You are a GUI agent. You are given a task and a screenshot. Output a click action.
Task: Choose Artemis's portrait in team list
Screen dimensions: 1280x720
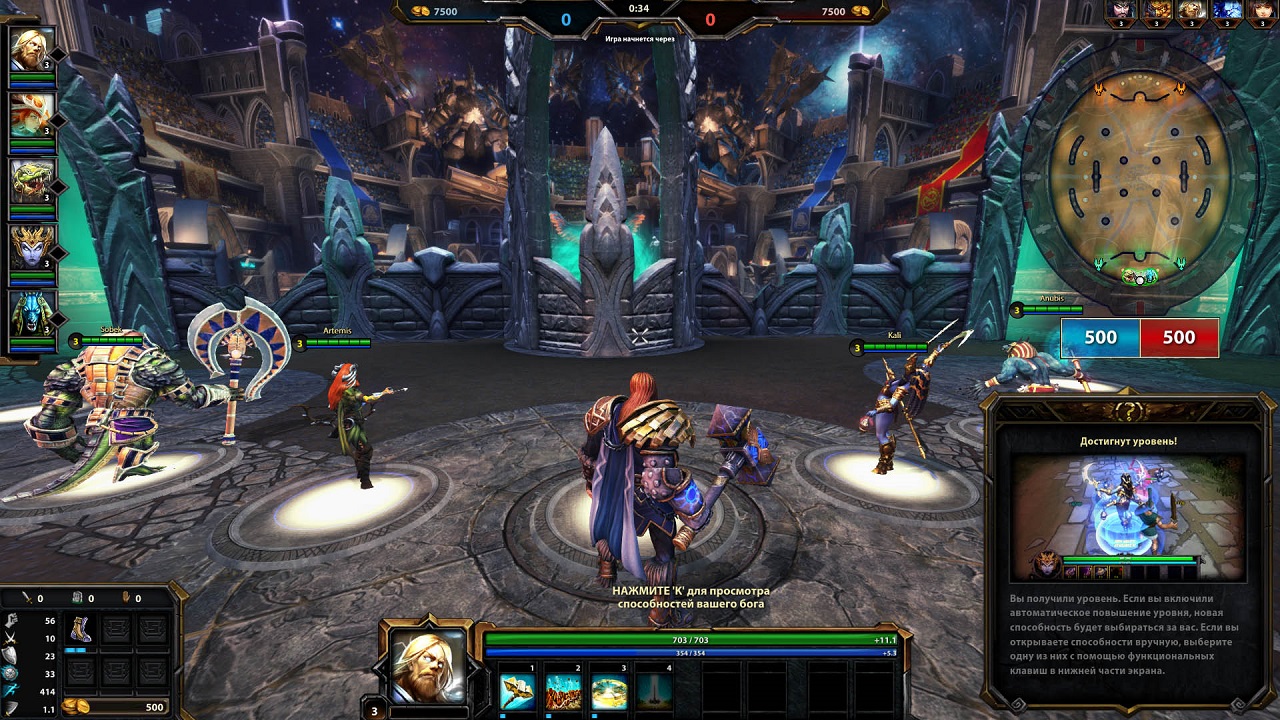[30, 115]
